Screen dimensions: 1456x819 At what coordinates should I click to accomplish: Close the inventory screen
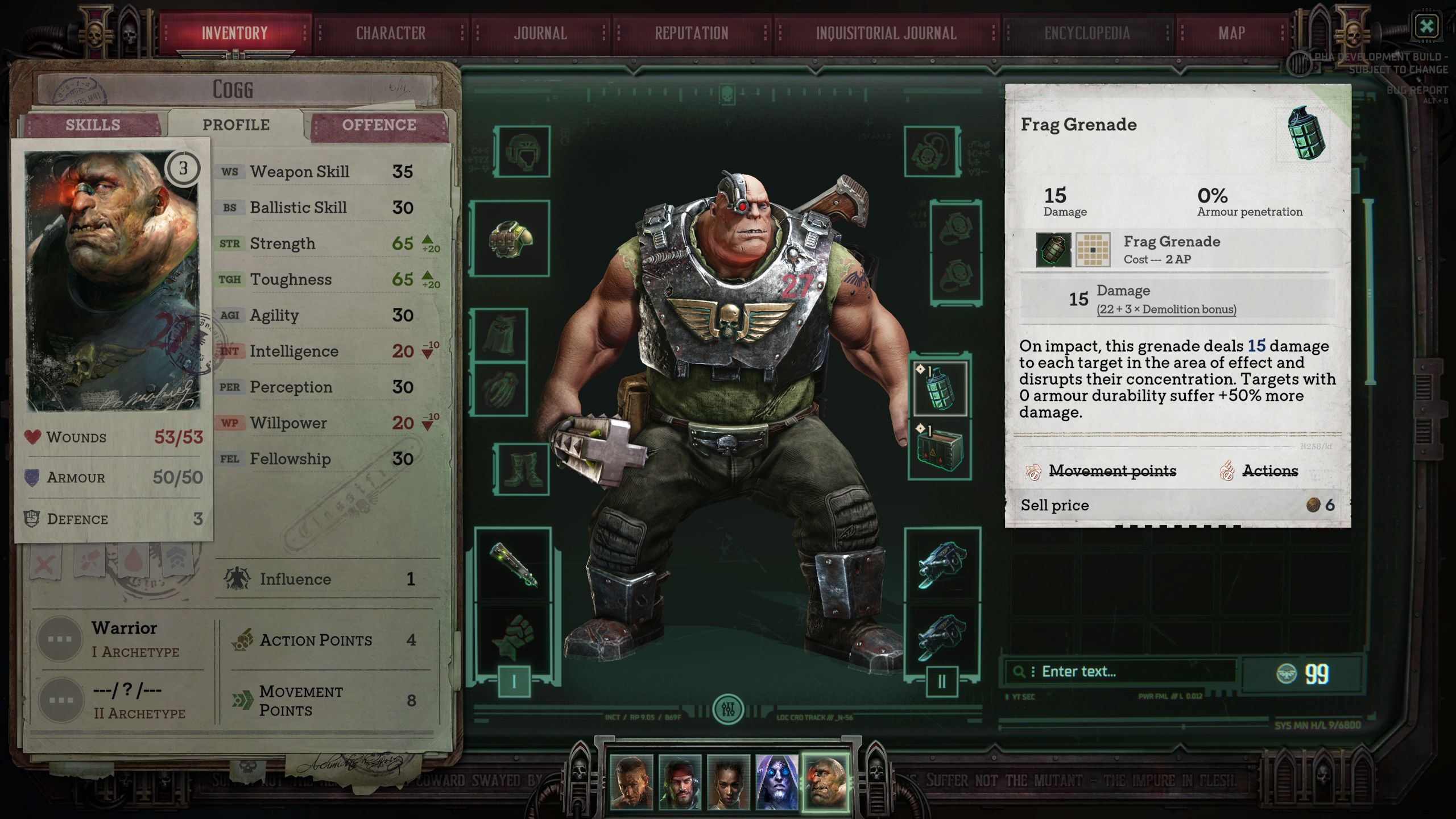click(x=1426, y=26)
